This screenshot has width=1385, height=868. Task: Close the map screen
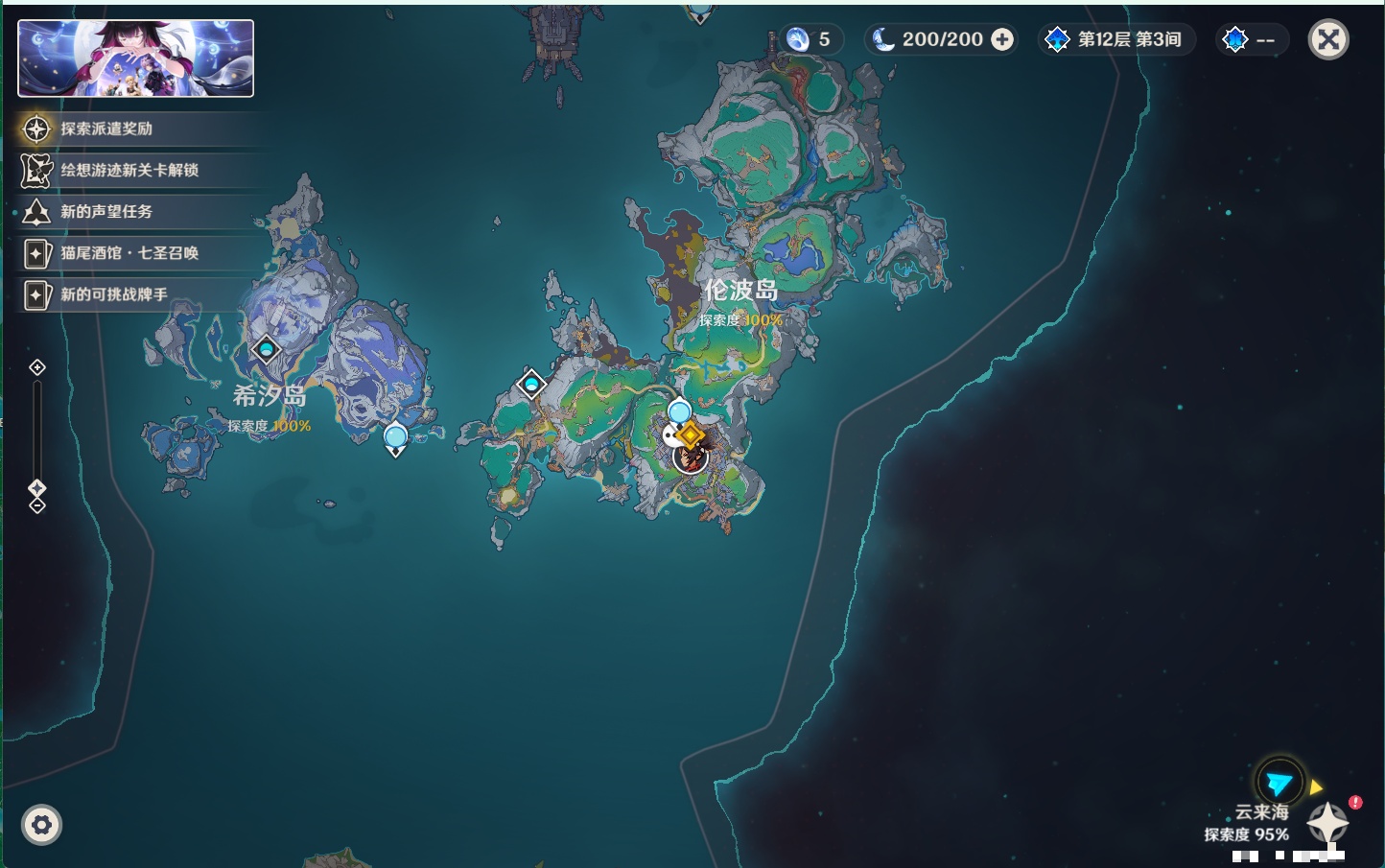click(1328, 39)
